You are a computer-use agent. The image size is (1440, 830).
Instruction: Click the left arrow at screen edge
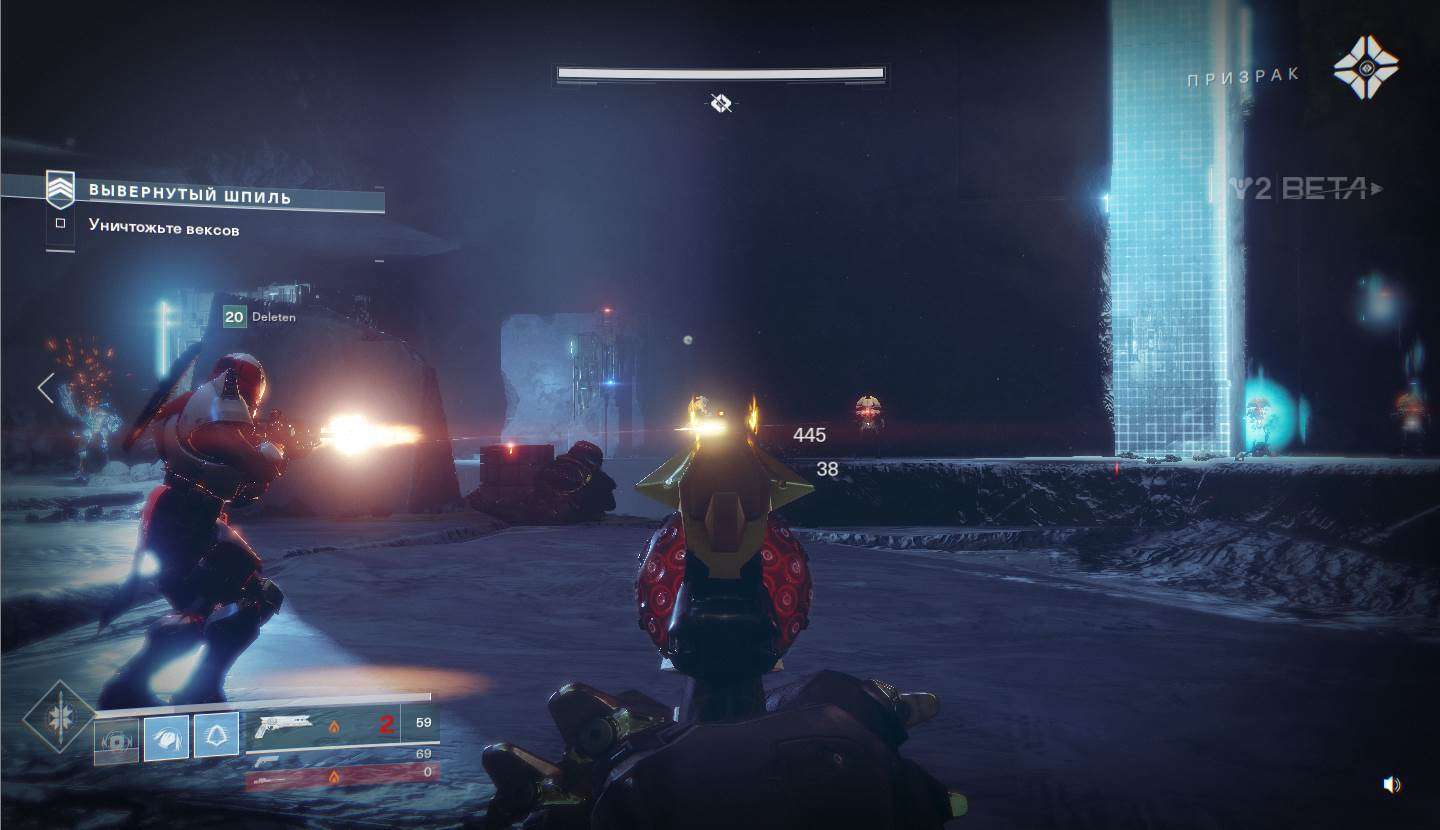(x=45, y=388)
